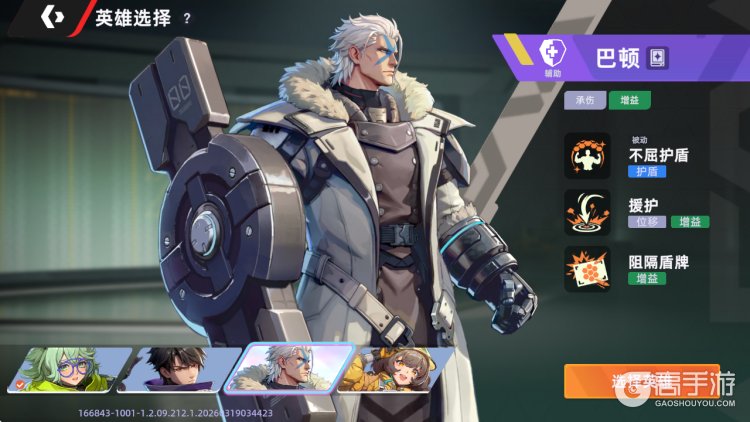Confirm hero with the orange select button
The width and height of the screenshot is (750, 422).
(640, 381)
